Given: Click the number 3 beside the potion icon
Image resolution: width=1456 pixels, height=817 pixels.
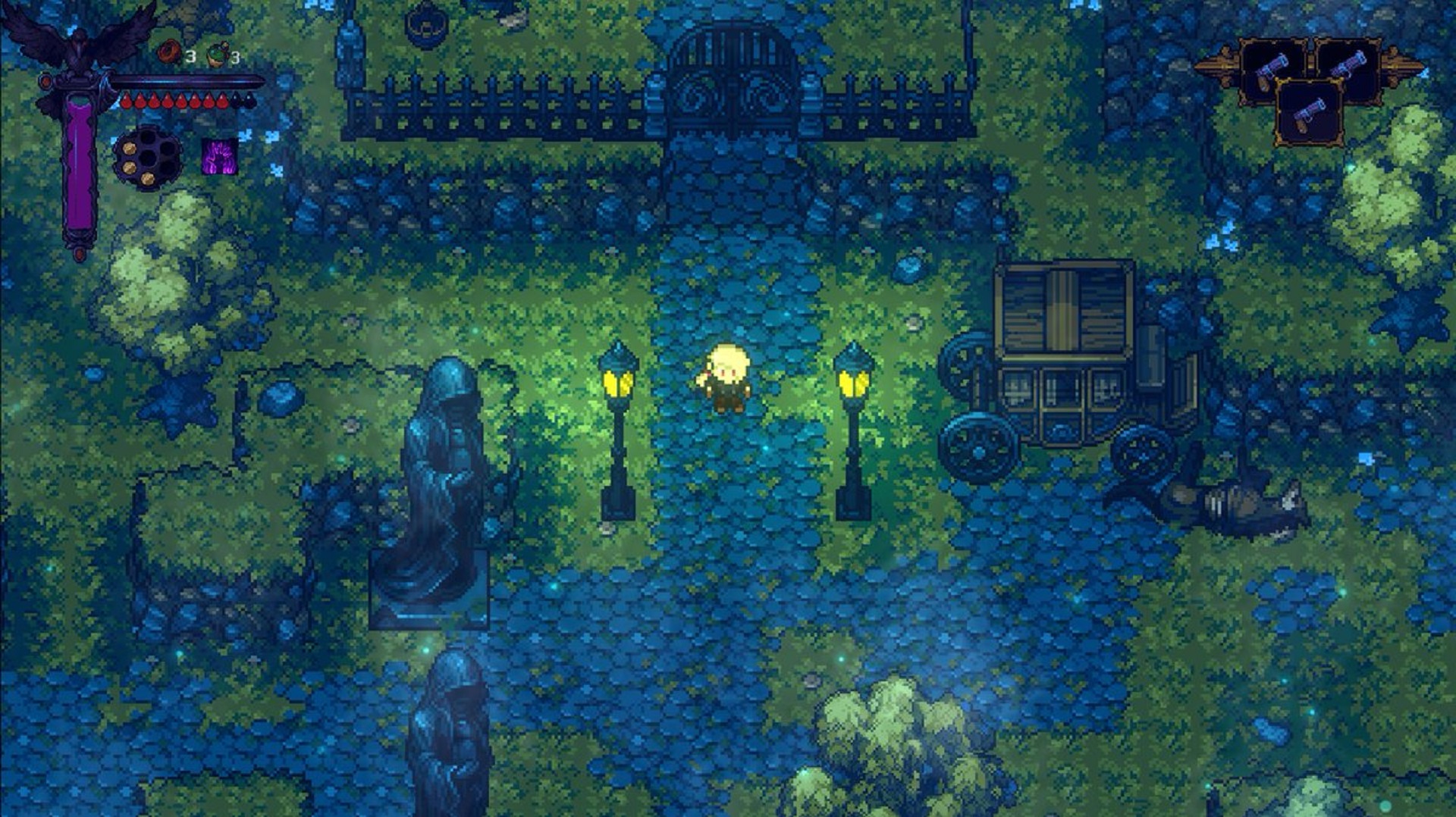Looking at the screenshot, I should click(235, 58).
